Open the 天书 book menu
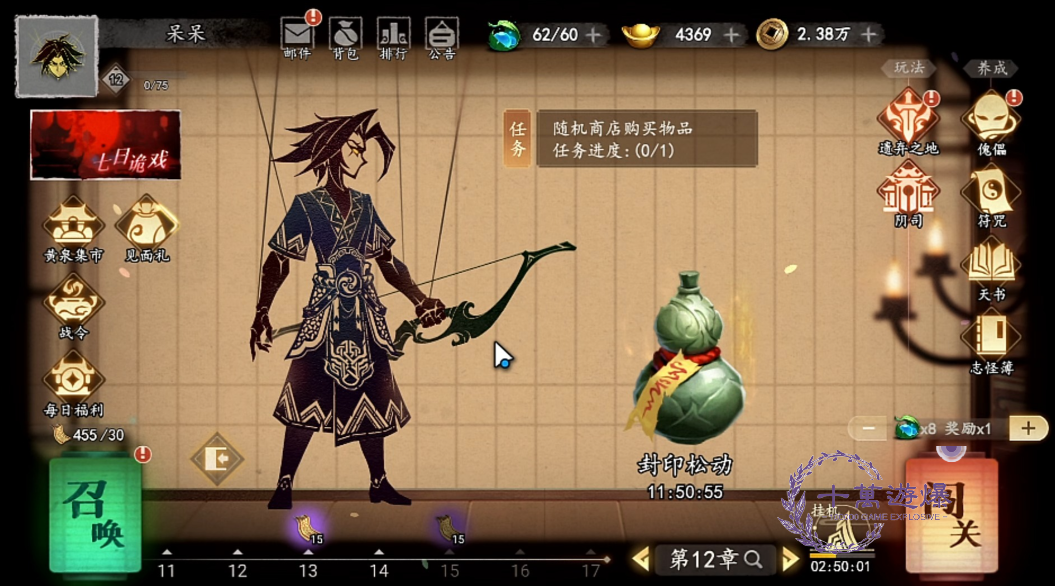Screen dimensions: 1055x586 (x=991, y=266)
